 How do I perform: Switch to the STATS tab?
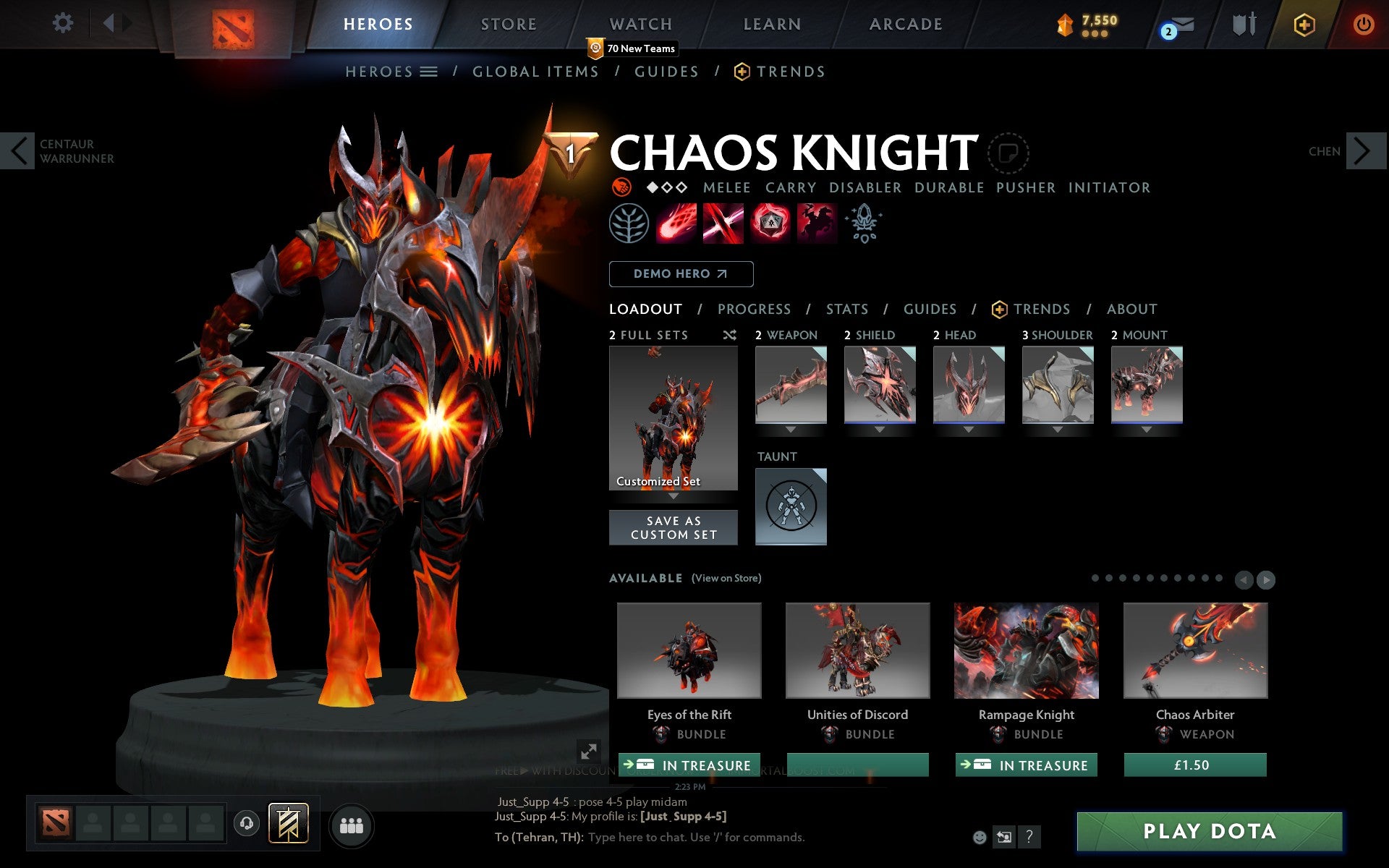tap(846, 309)
